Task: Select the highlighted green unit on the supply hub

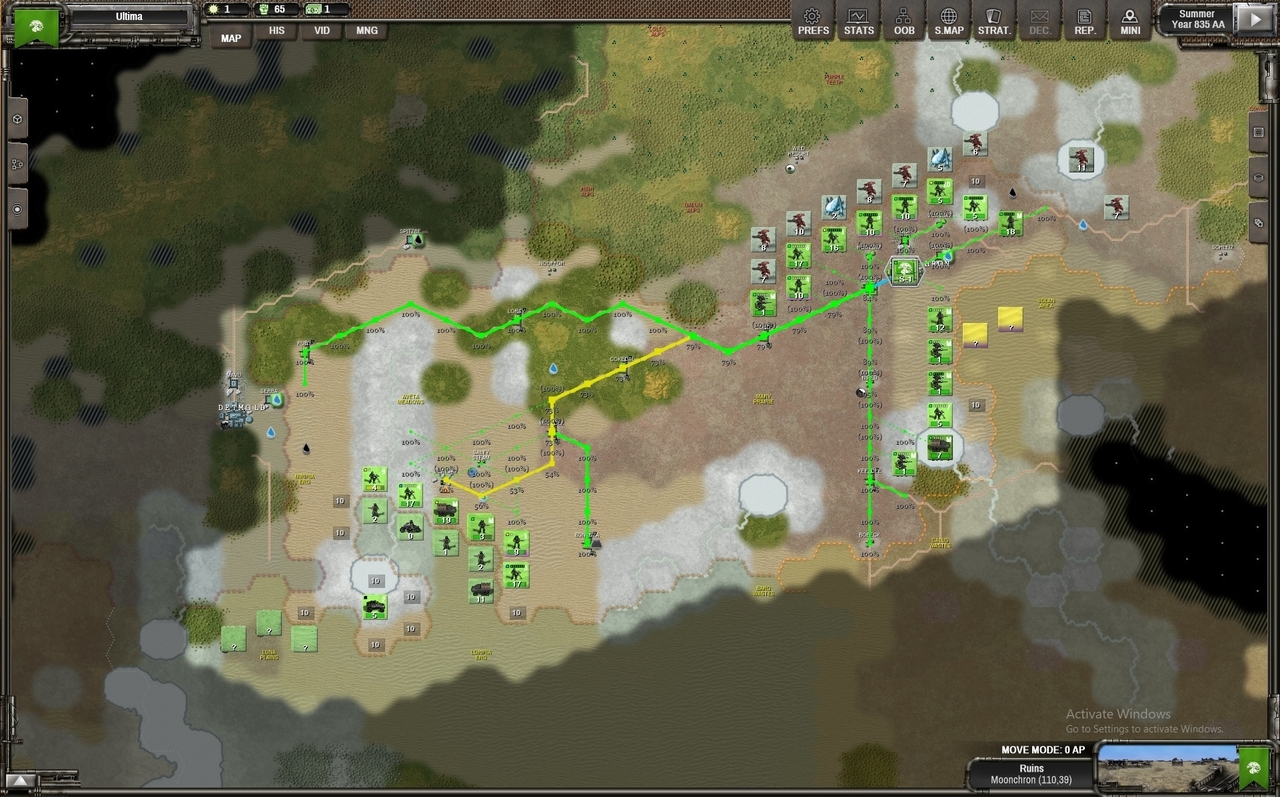Action: [x=904, y=271]
